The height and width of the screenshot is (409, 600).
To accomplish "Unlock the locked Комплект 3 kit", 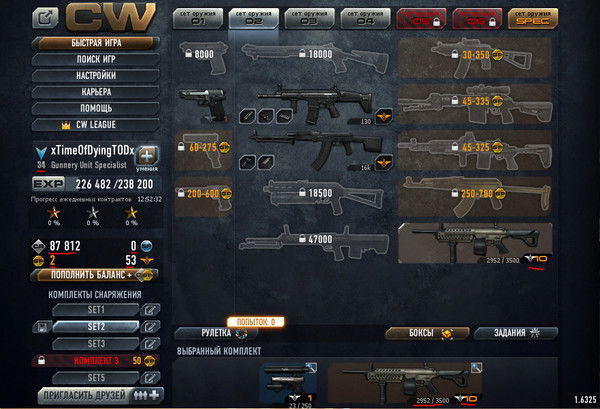I will click(97, 360).
